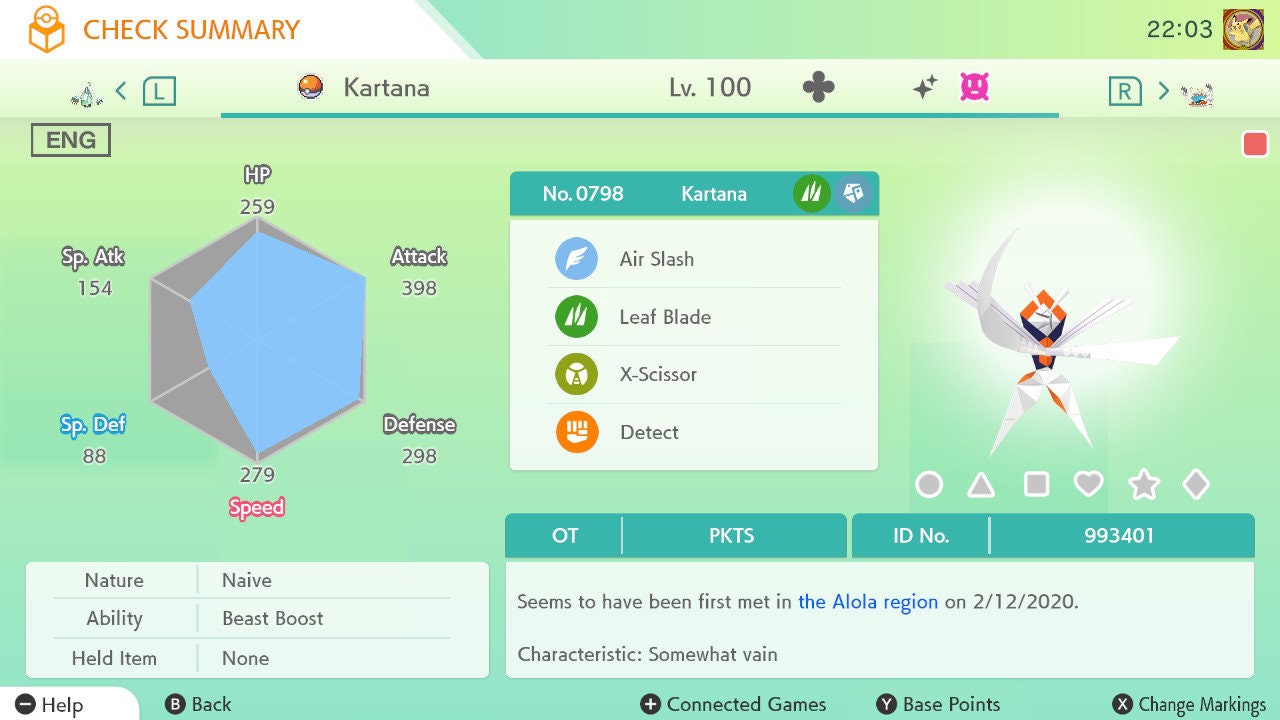The image size is (1280, 720).
Task: Show Base Points view
Action: (938, 705)
